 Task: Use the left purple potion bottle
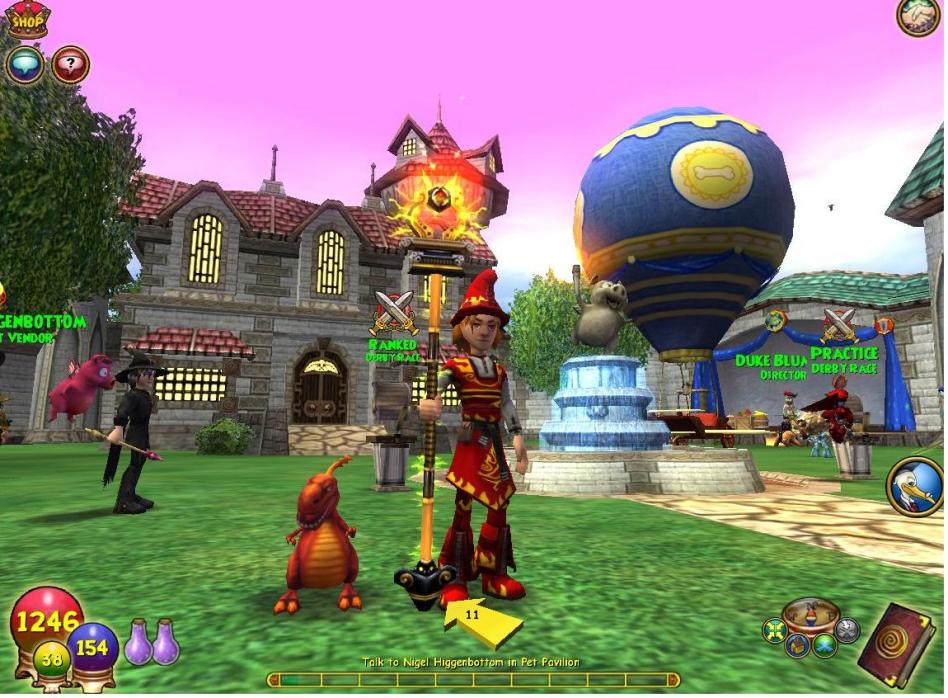(137, 643)
